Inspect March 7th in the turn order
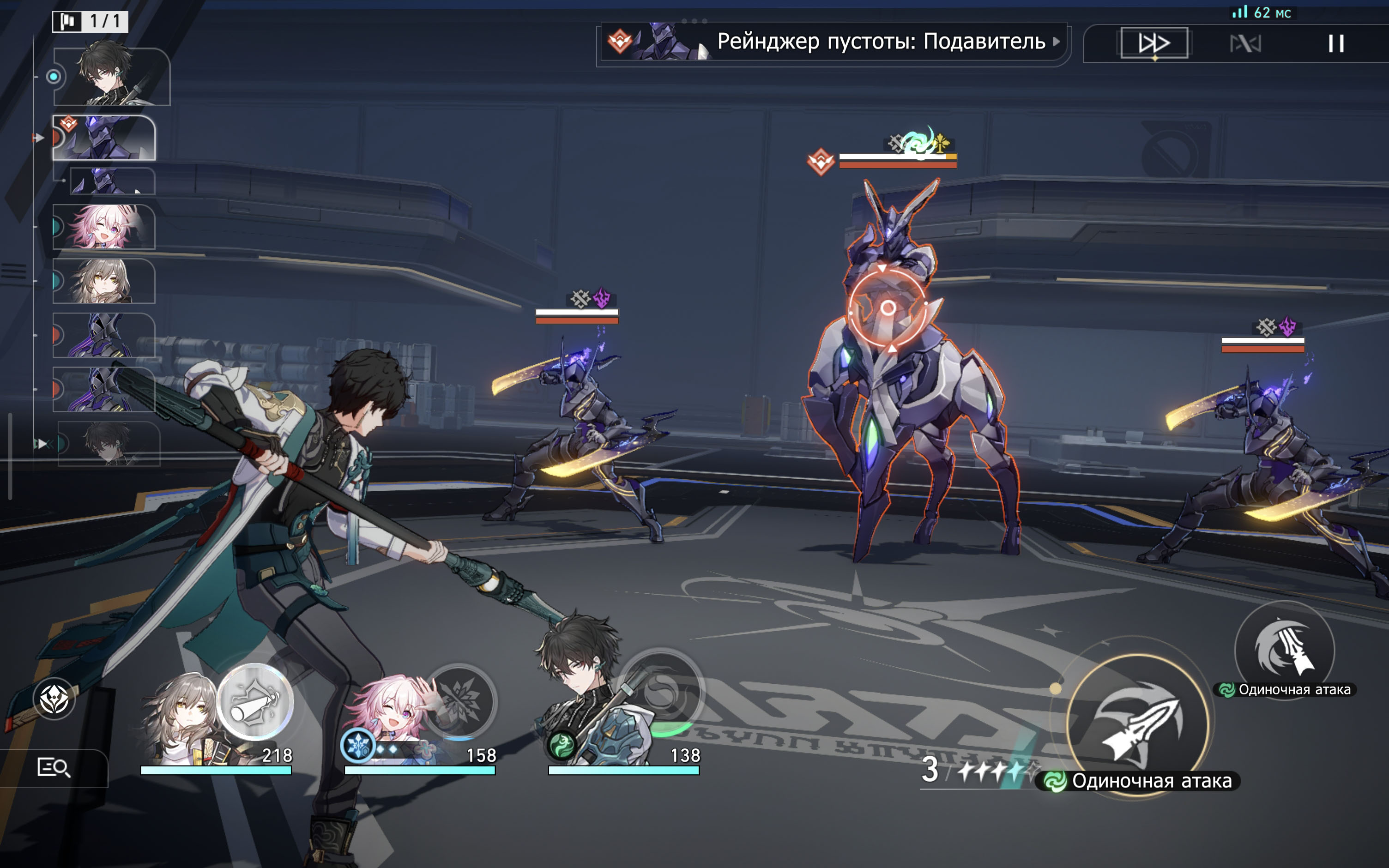The width and height of the screenshot is (1389, 868). click(104, 227)
